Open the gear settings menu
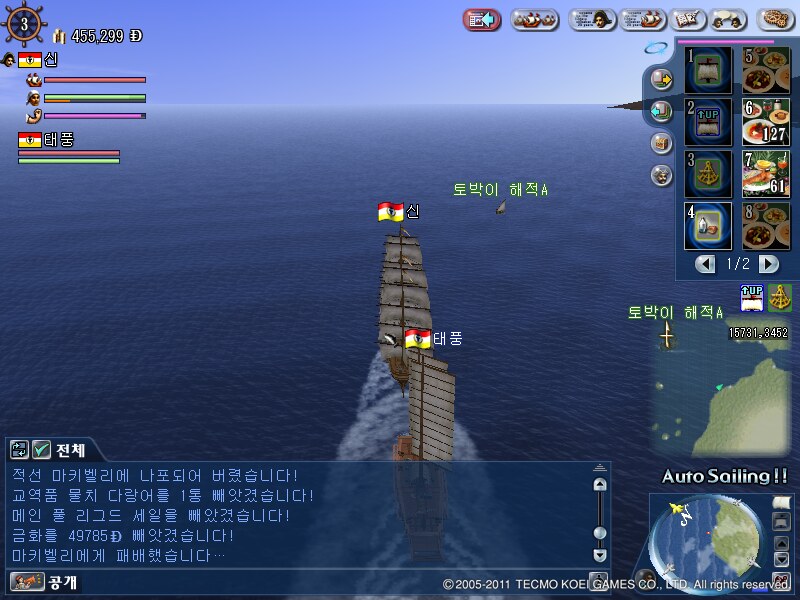The image size is (800, 600). tap(776, 19)
